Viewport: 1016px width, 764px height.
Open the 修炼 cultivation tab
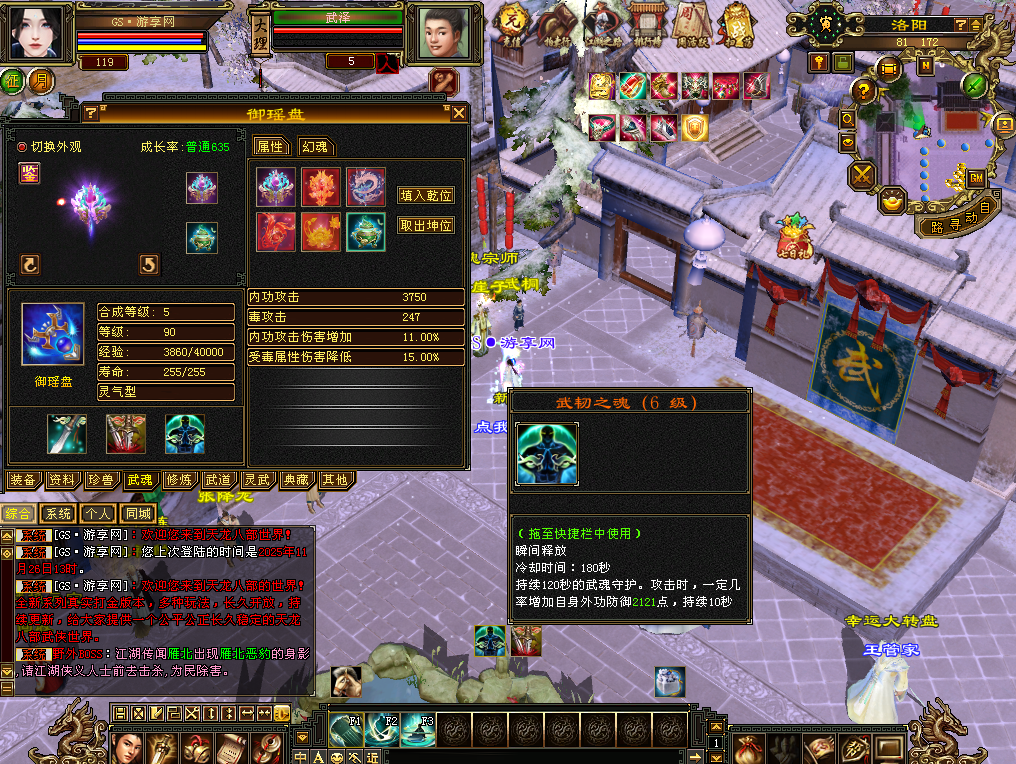click(178, 480)
